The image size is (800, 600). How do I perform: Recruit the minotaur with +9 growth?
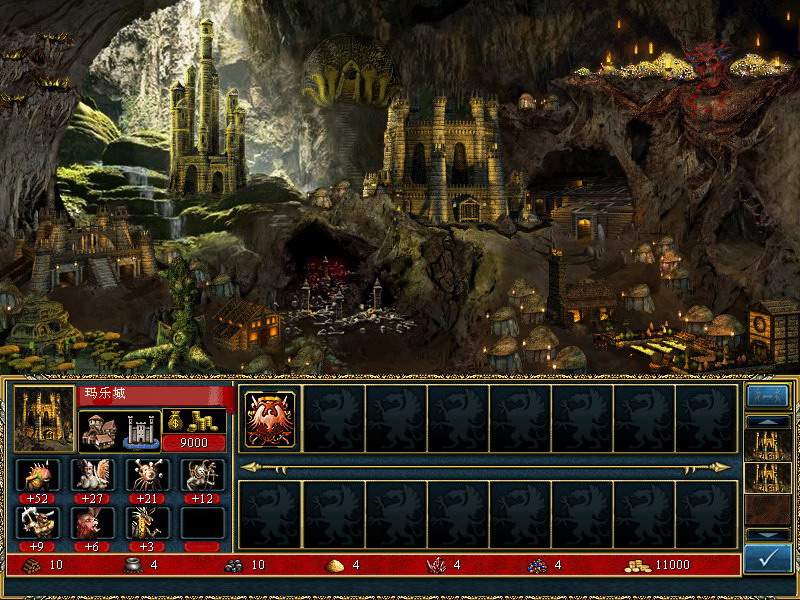37,523
